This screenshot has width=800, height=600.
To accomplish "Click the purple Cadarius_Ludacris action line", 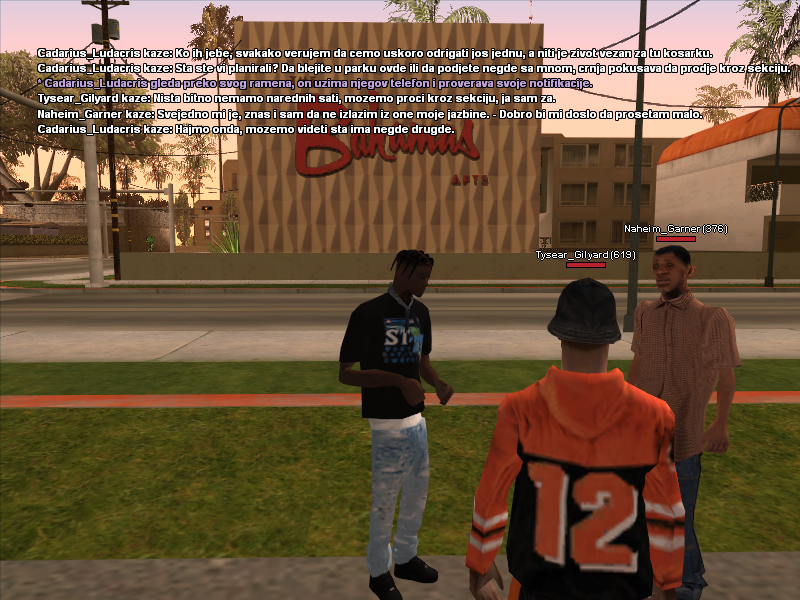I will tap(315, 83).
